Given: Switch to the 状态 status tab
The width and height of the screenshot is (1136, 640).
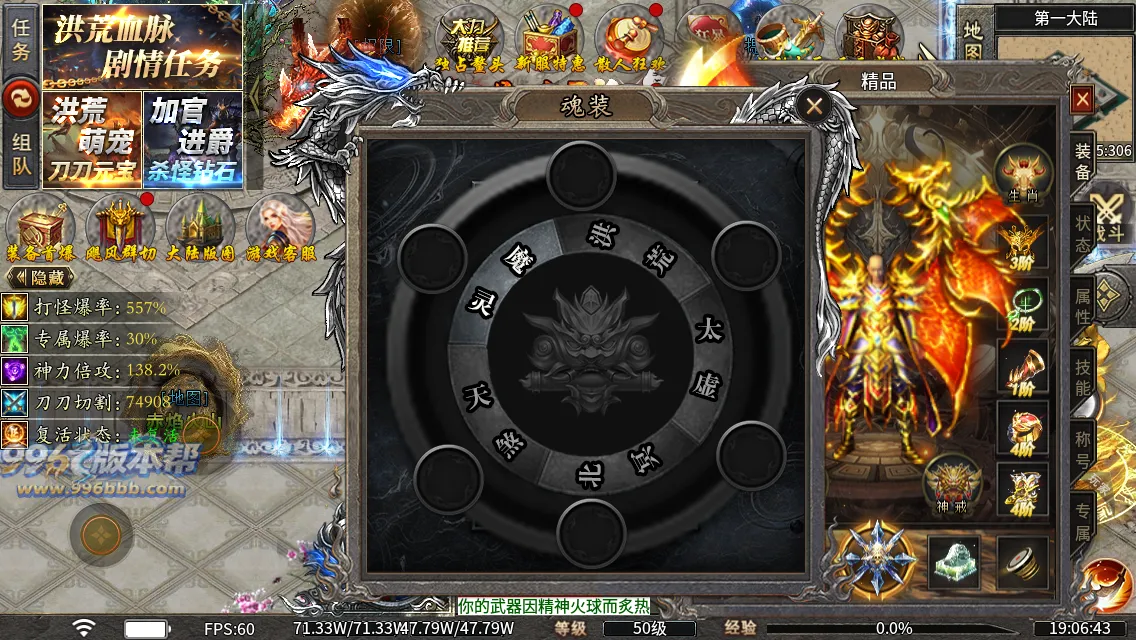Looking at the screenshot, I should click(x=1082, y=232).
